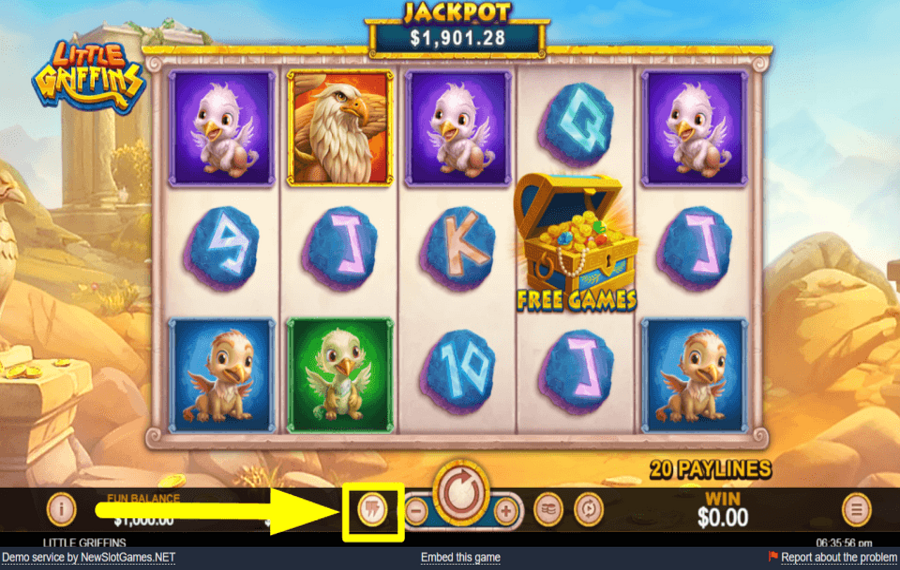Screen dimensions: 900x570
Task: Open the info paytable button
Action: click(62, 509)
